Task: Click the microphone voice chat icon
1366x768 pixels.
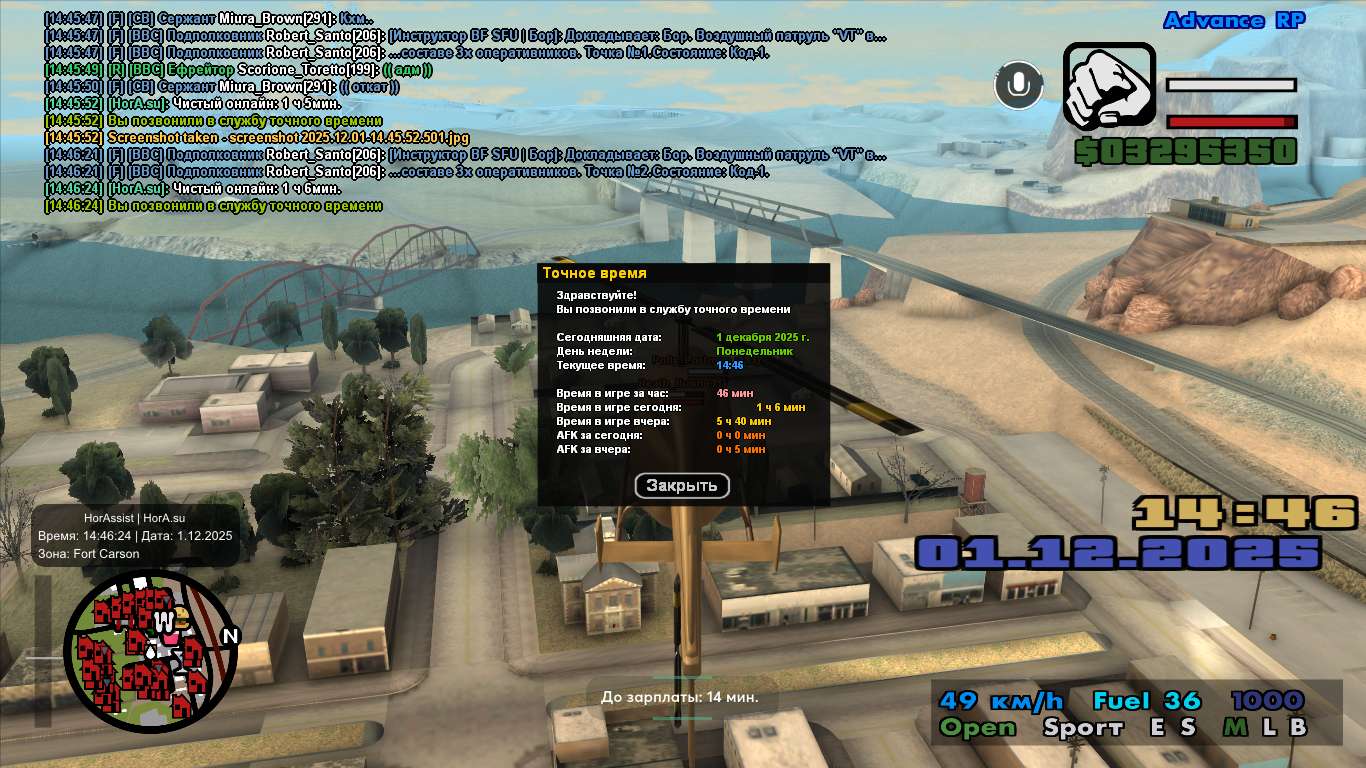Action: (1018, 85)
